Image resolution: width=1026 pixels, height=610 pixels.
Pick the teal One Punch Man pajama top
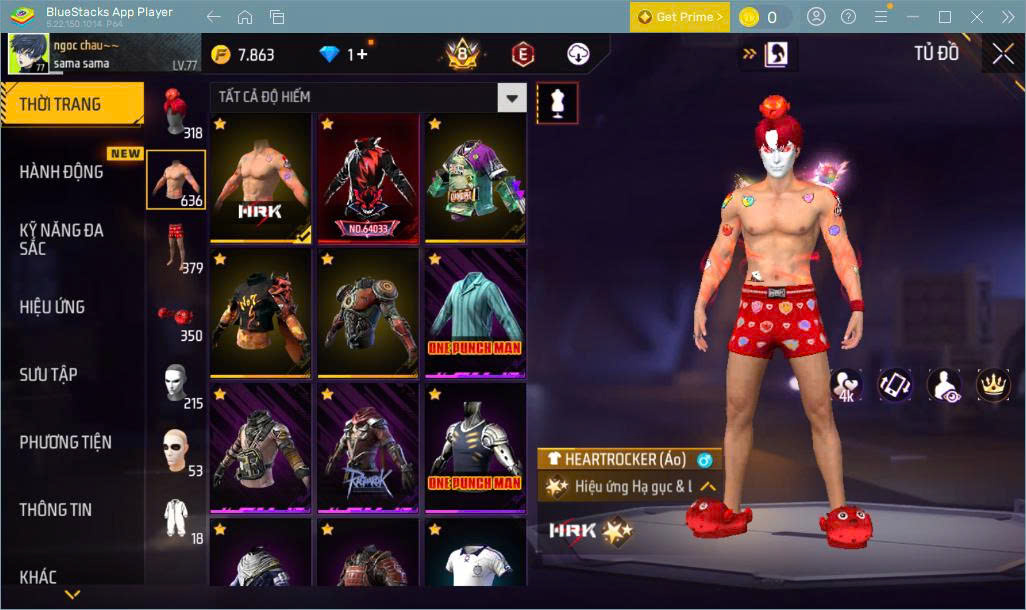pos(475,312)
